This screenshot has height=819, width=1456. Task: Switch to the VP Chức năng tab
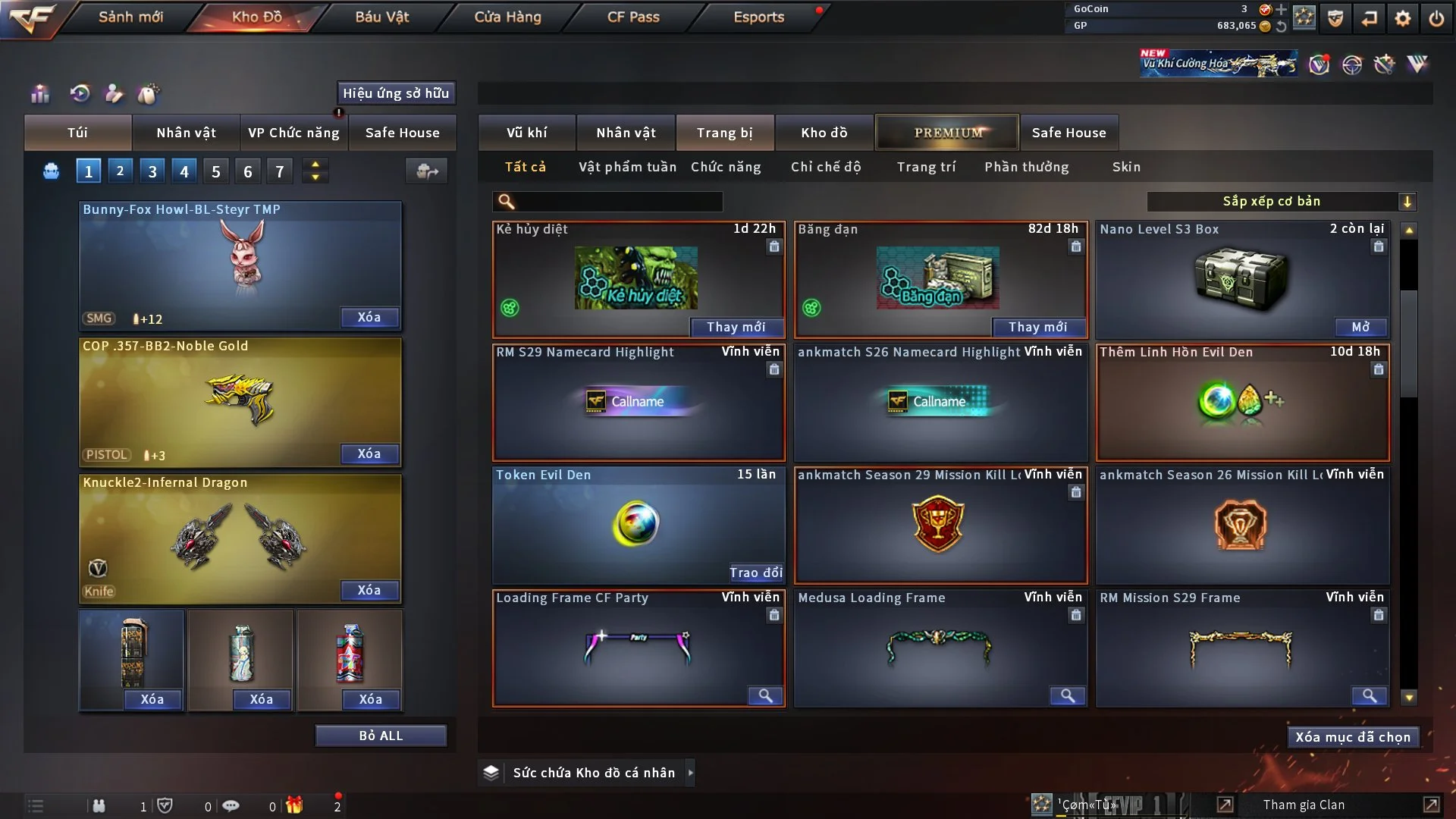click(x=293, y=133)
